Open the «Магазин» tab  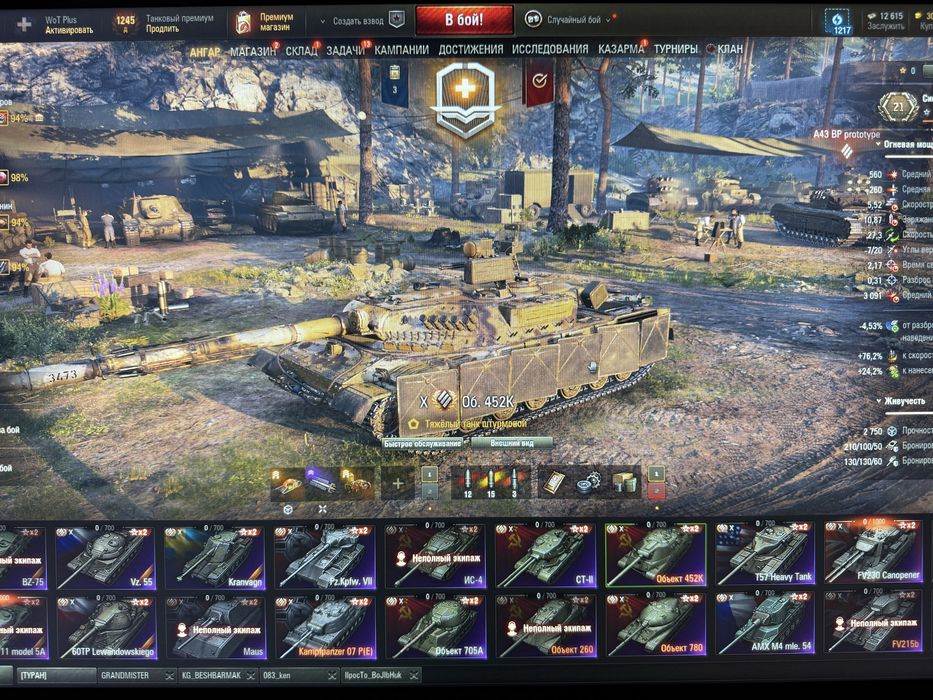coord(253,49)
